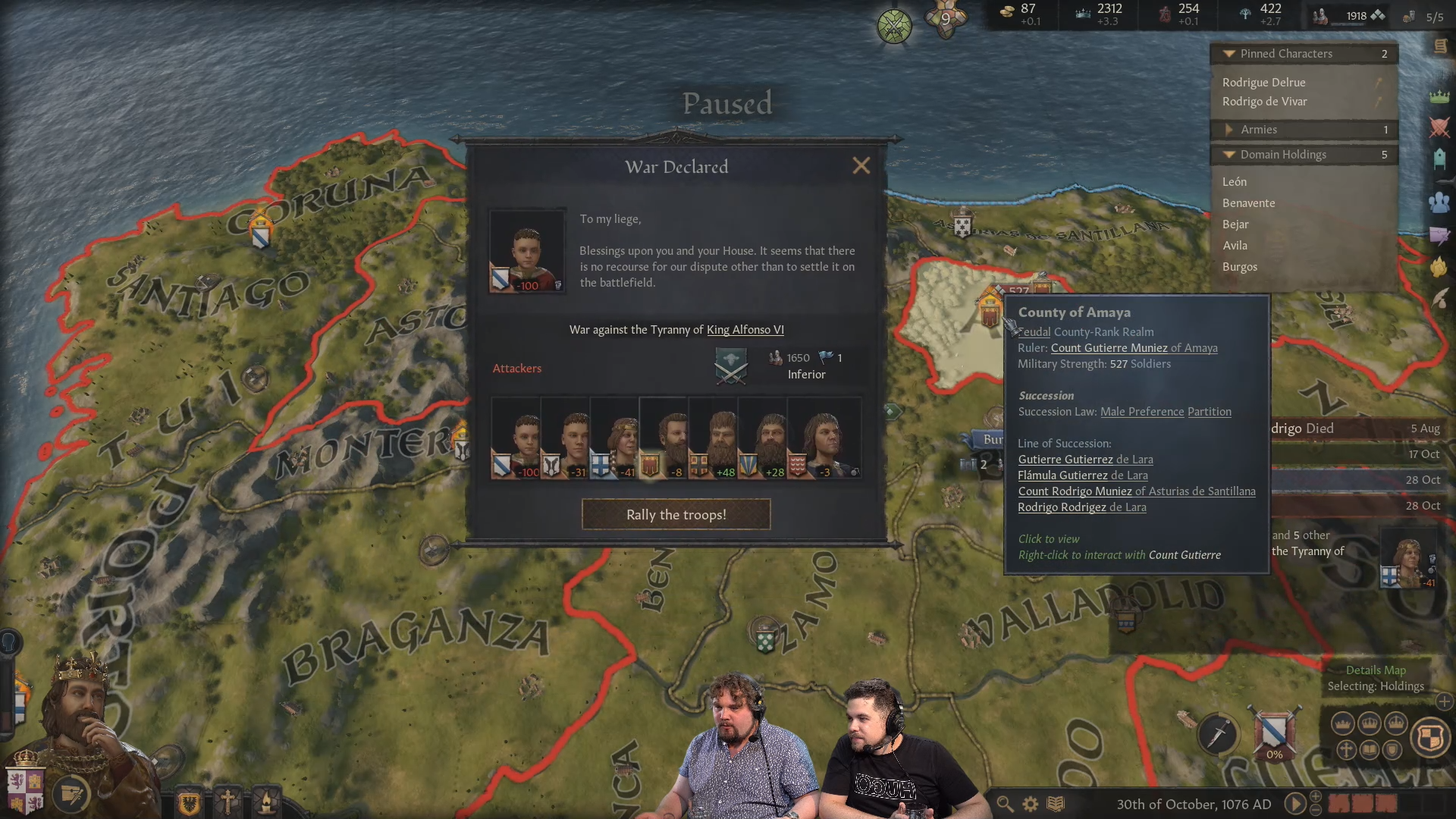Open King Alfonso VI character link

tap(745, 330)
